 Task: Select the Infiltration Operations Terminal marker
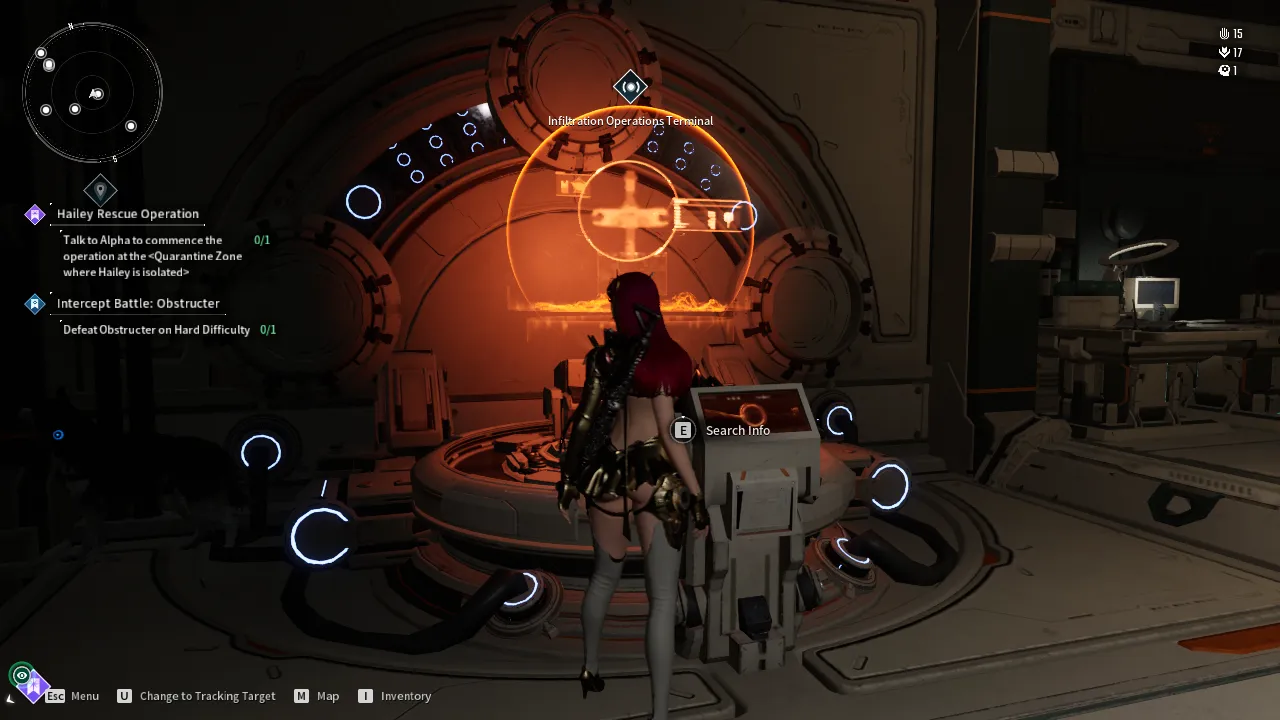point(630,88)
